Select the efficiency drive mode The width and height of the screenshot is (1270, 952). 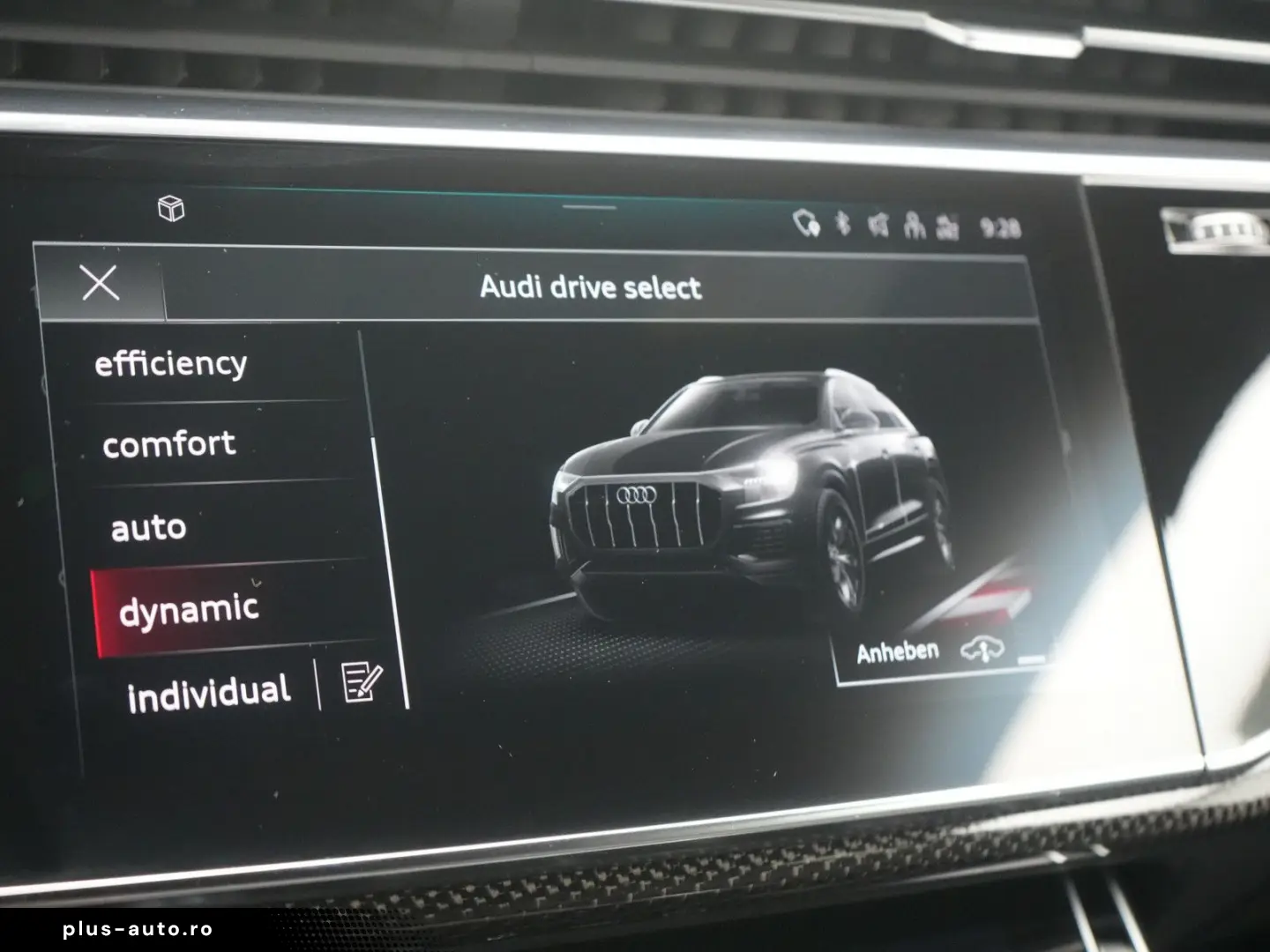(x=173, y=362)
